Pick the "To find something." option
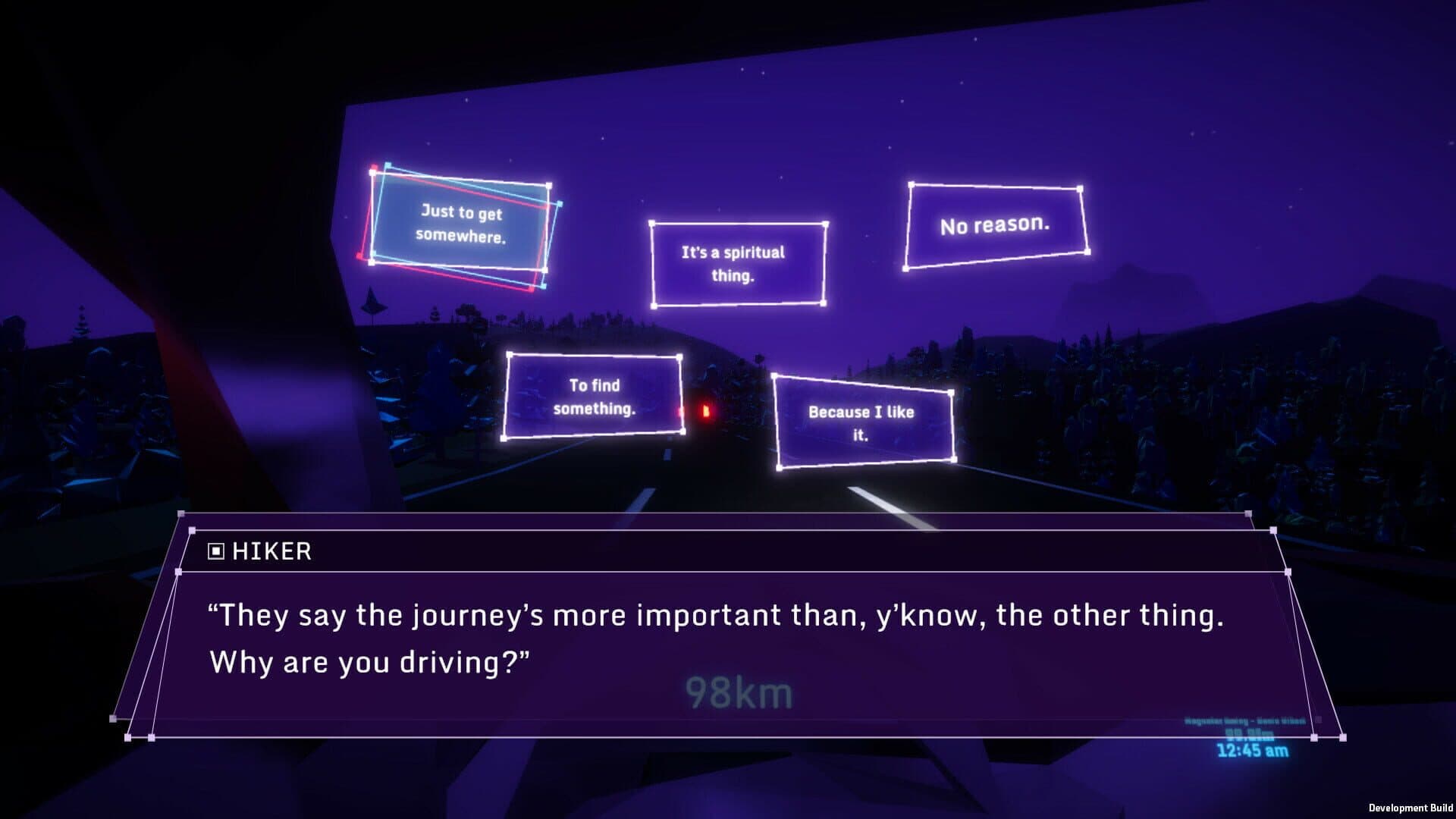1456x819 pixels. (594, 397)
